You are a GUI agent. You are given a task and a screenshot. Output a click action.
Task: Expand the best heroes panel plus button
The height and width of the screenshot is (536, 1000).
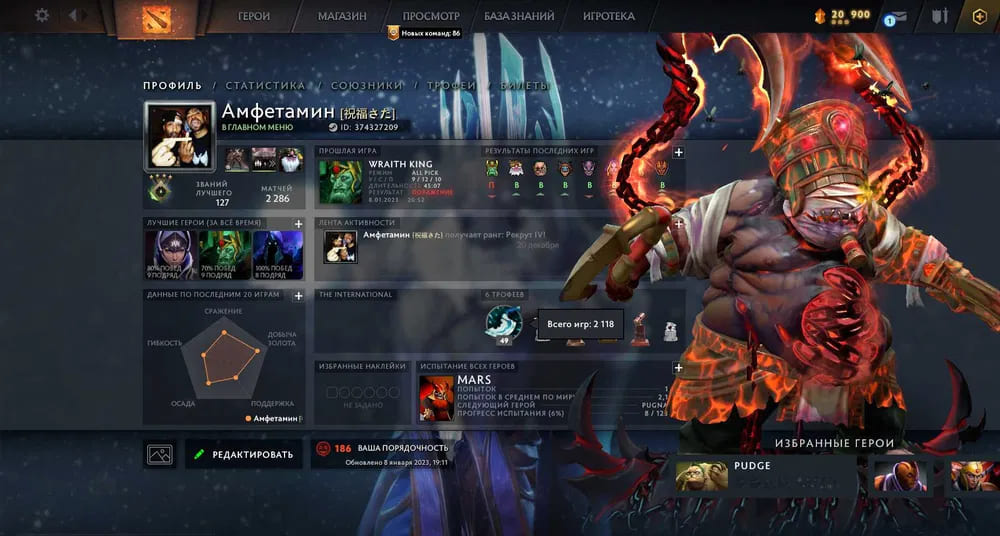(298, 224)
